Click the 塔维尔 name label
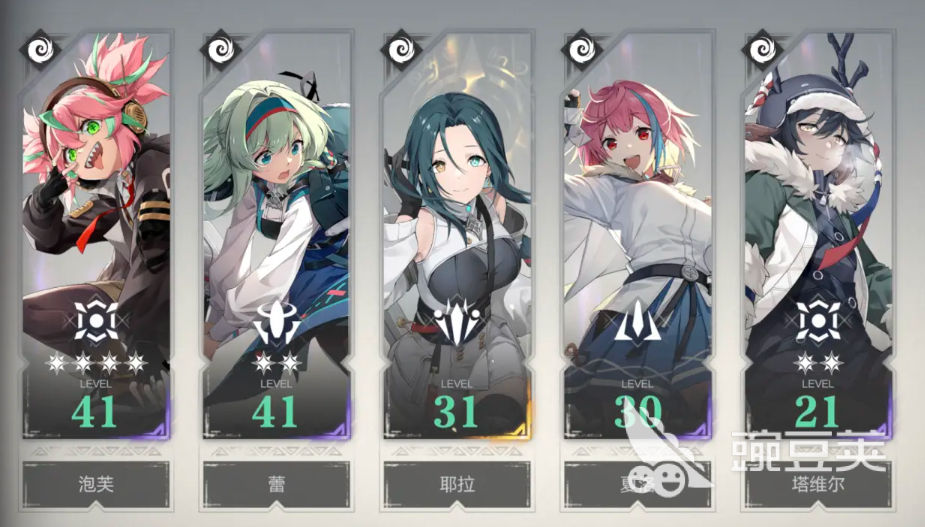The image size is (925, 527). [818, 485]
